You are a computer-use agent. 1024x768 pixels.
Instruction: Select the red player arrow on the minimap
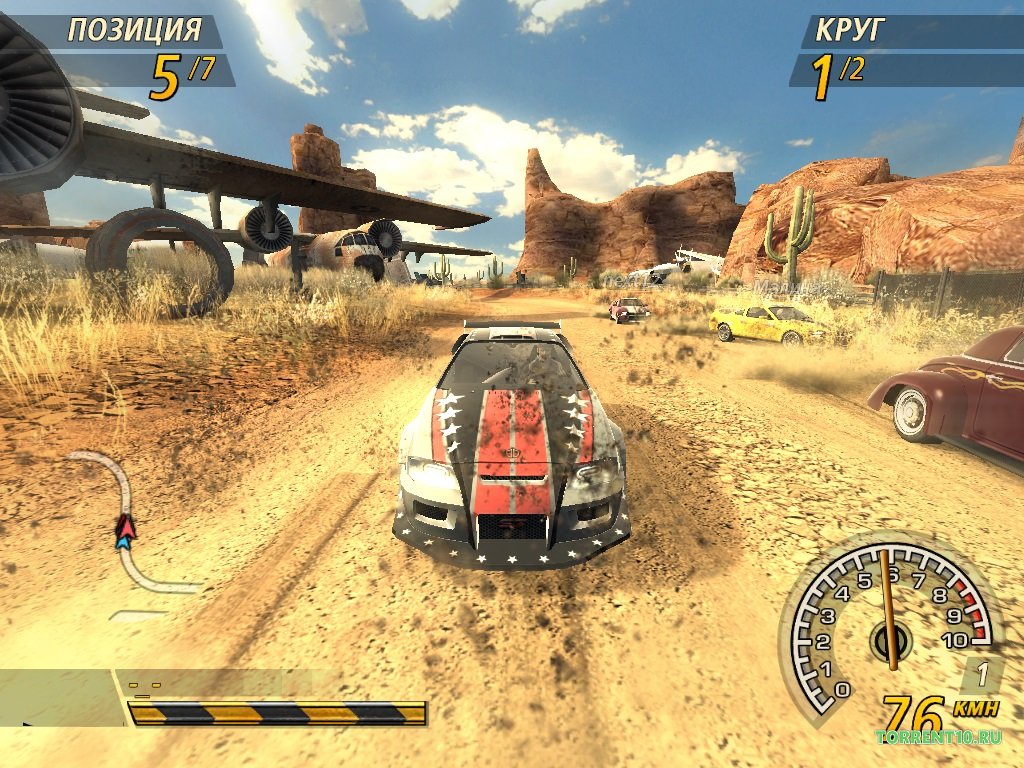(125, 525)
